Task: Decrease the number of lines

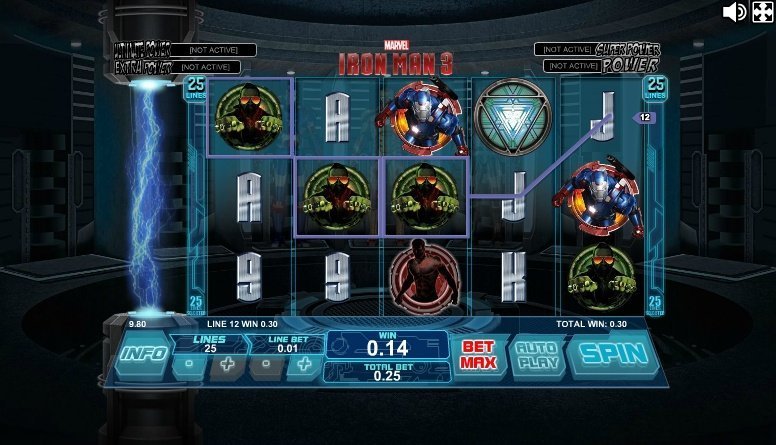Action: point(187,366)
